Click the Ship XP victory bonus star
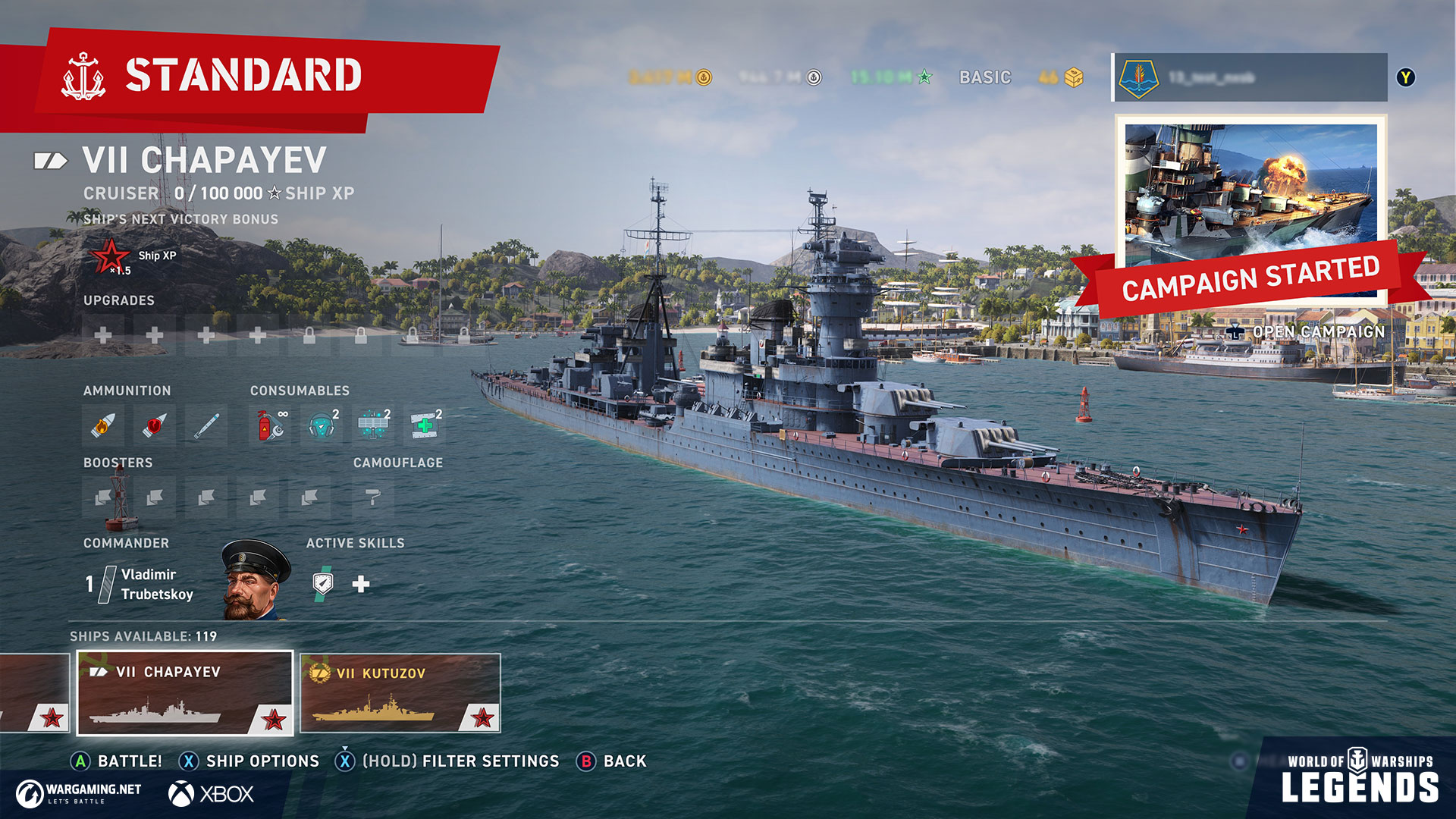 [x=111, y=256]
